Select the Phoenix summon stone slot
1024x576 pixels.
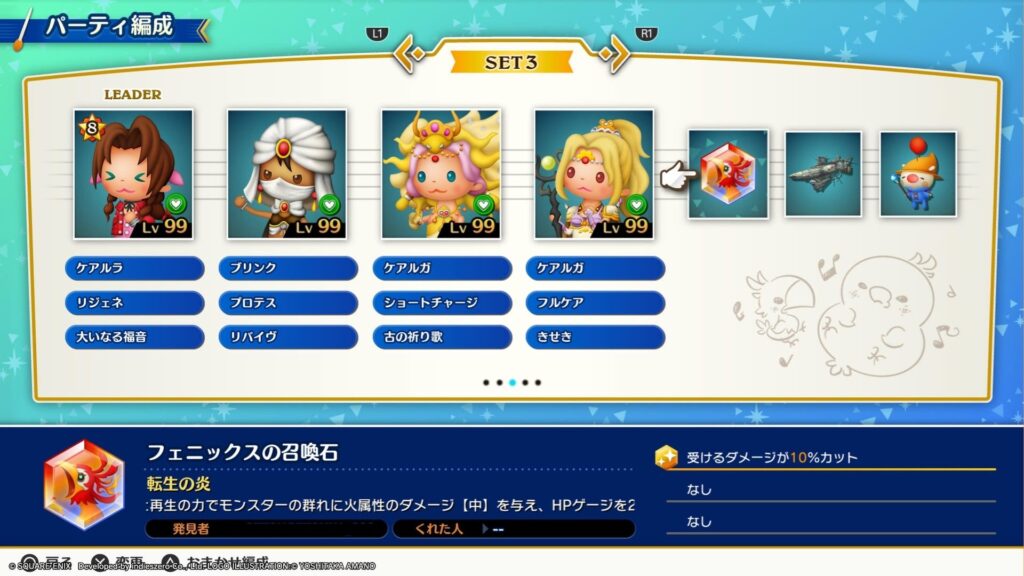727,174
